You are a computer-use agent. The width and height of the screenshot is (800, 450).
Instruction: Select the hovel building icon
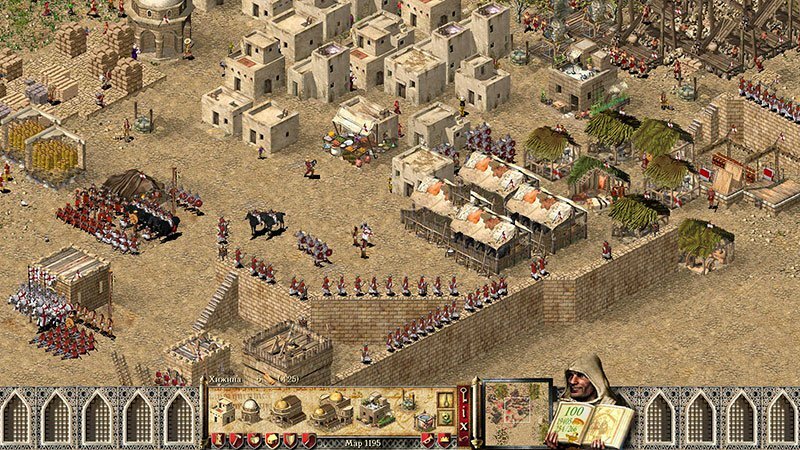click(223, 410)
